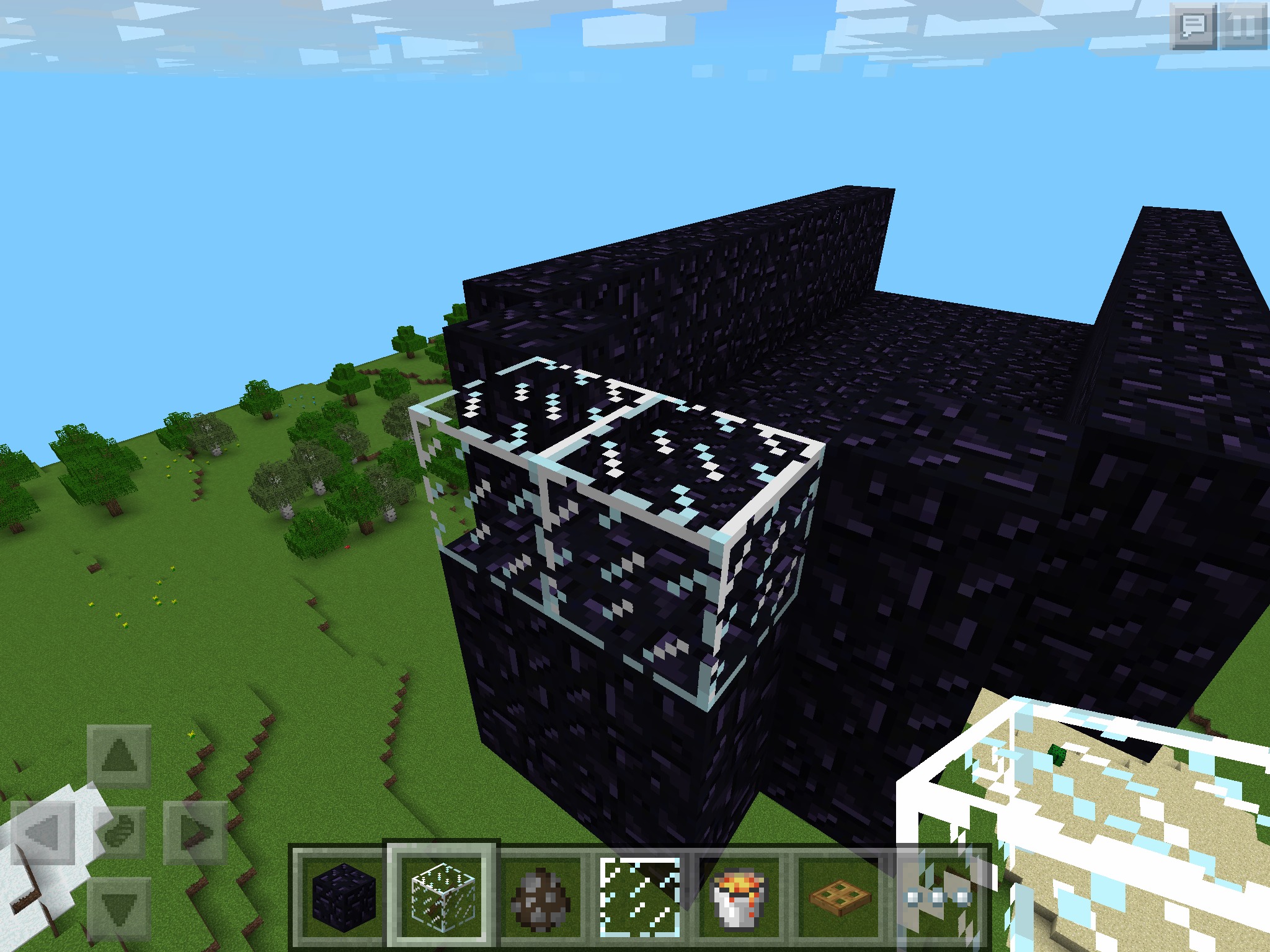Tap the red flower near the tree line
Viewport: 1270px width, 952px height.
click(347, 547)
